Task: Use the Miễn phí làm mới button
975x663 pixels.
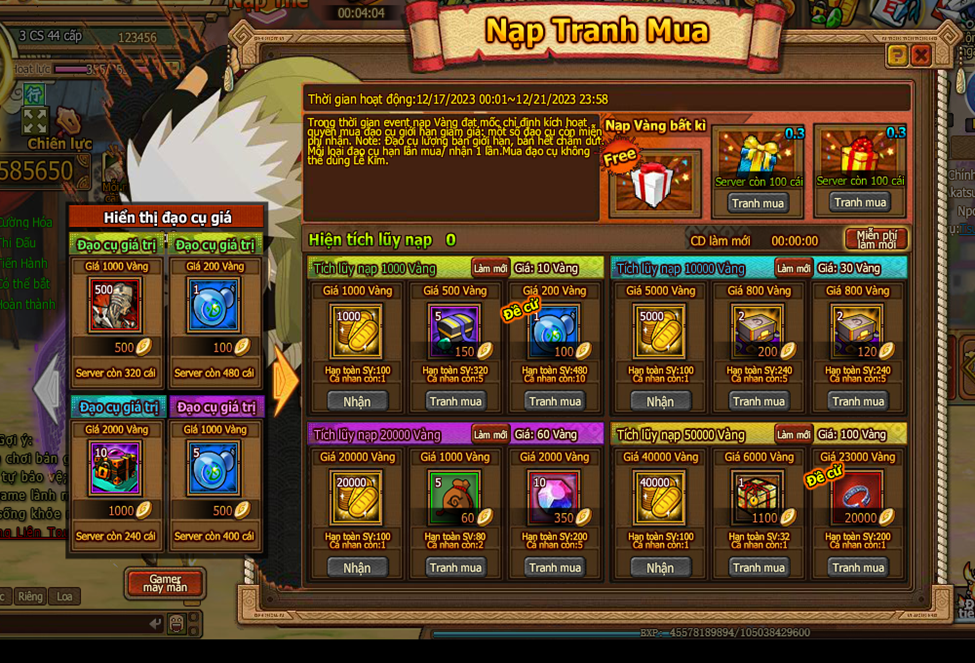Action: click(x=875, y=240)
